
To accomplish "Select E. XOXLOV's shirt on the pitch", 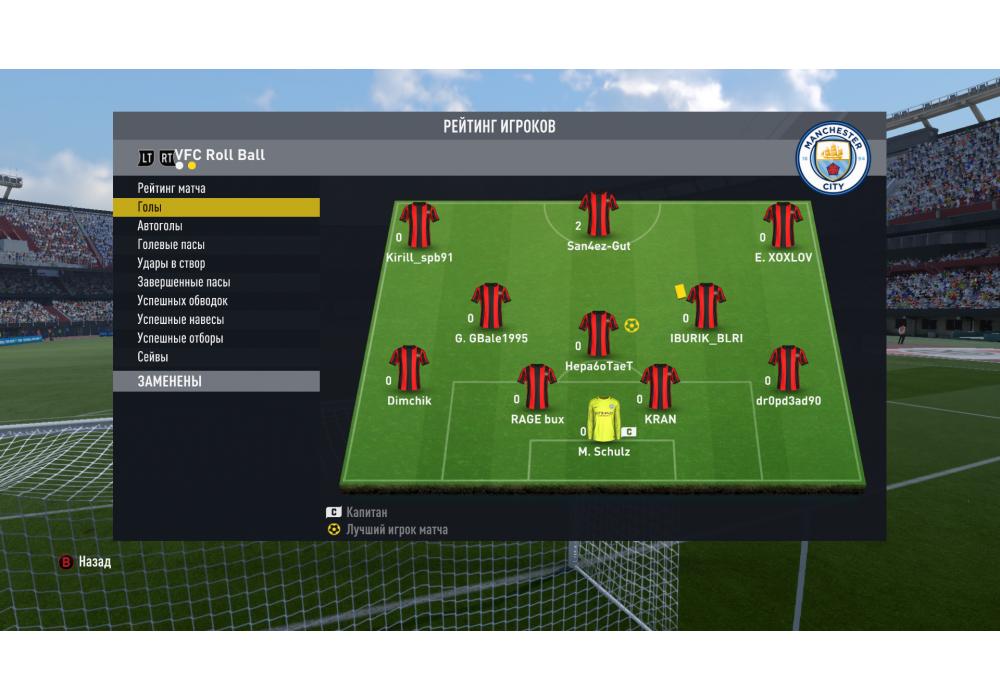I will (x=783, y=225).
